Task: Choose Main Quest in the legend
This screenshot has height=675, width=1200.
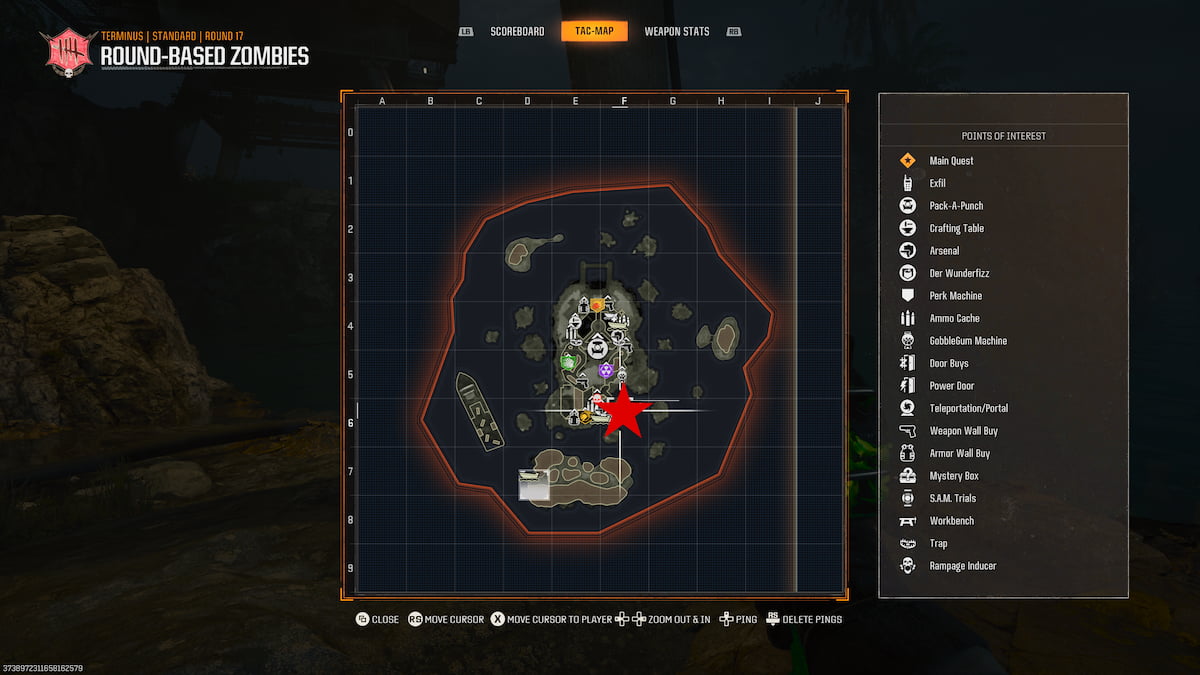Action: click(950, 161)
